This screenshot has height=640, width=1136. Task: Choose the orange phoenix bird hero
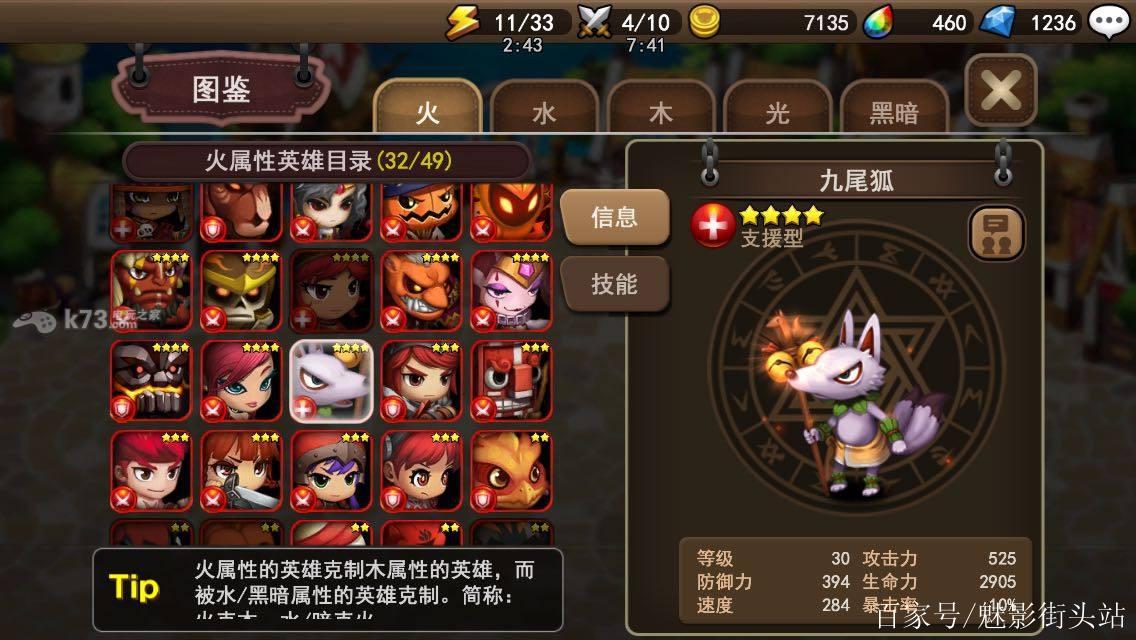coord(511,470)
